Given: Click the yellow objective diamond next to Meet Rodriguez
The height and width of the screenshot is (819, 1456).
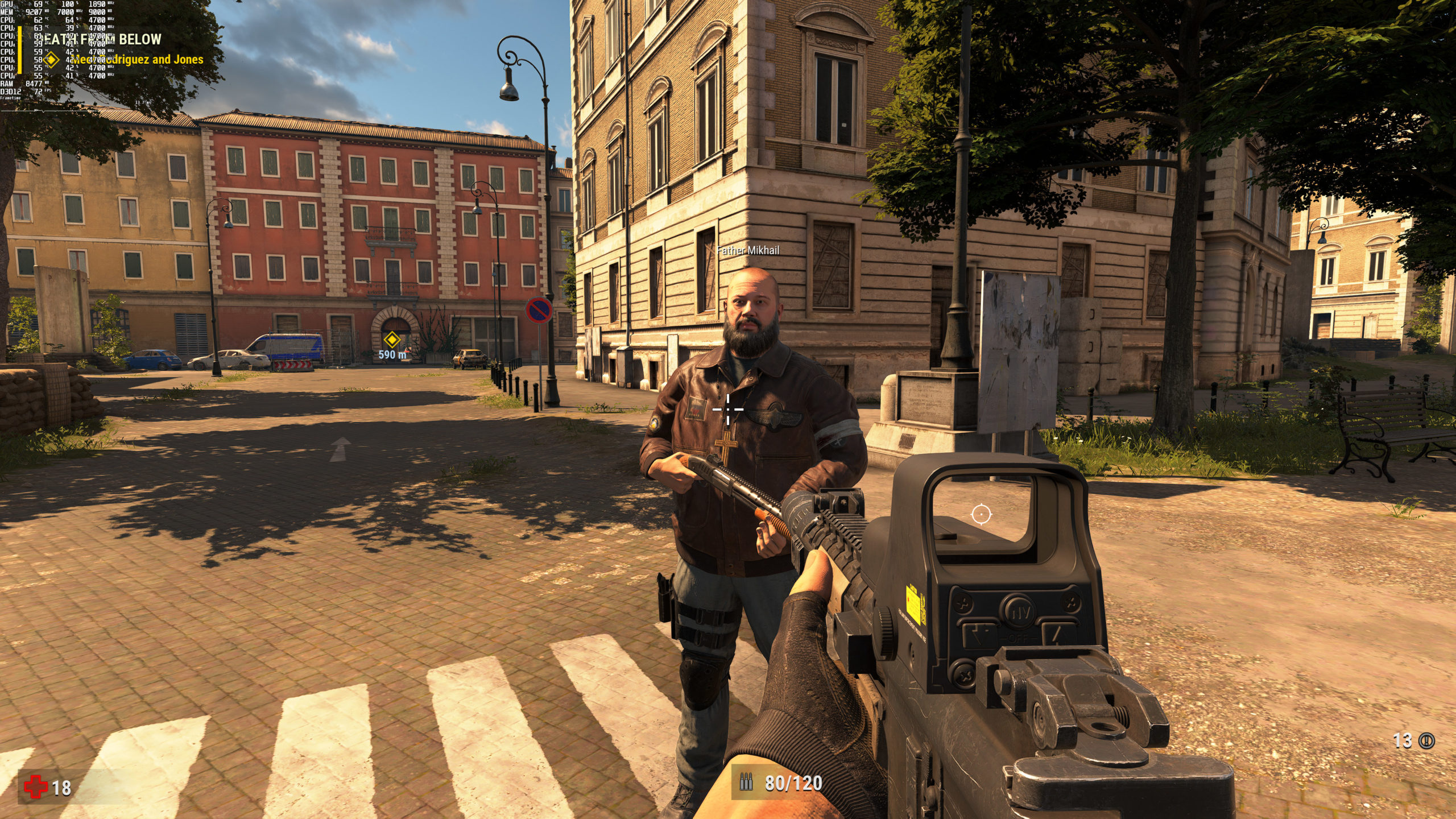Looking at the screenshot, I should (51, 59).
